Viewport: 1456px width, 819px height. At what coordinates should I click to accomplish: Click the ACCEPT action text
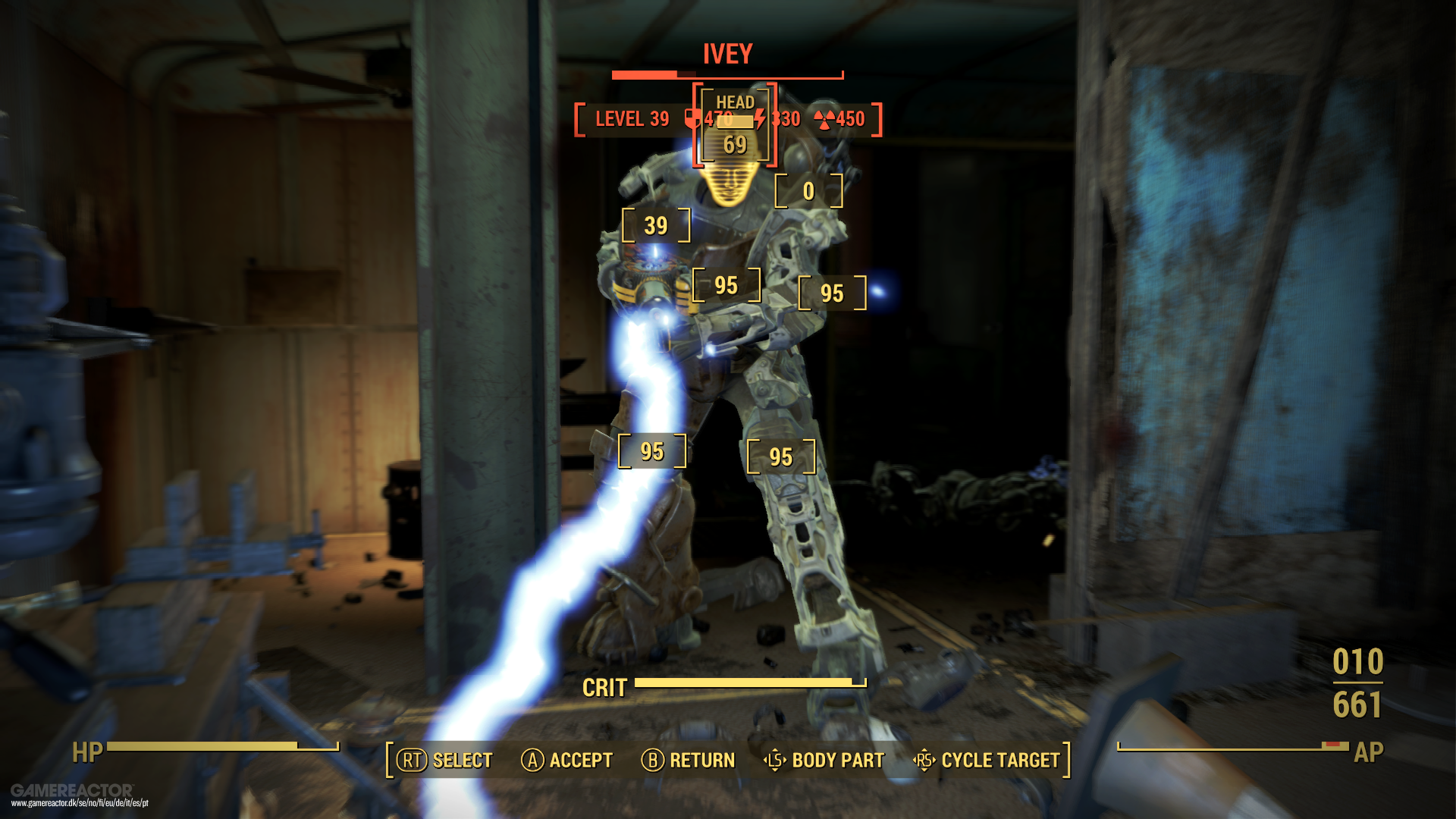(581, 760)
